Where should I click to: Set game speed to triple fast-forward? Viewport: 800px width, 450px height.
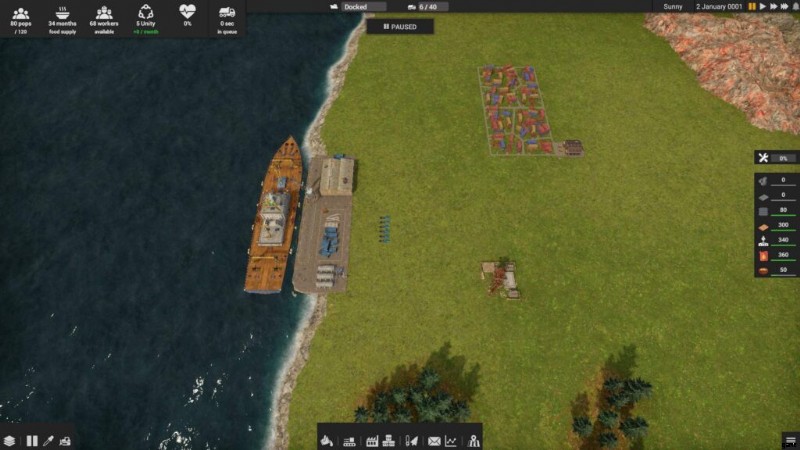tap(785, 6)
